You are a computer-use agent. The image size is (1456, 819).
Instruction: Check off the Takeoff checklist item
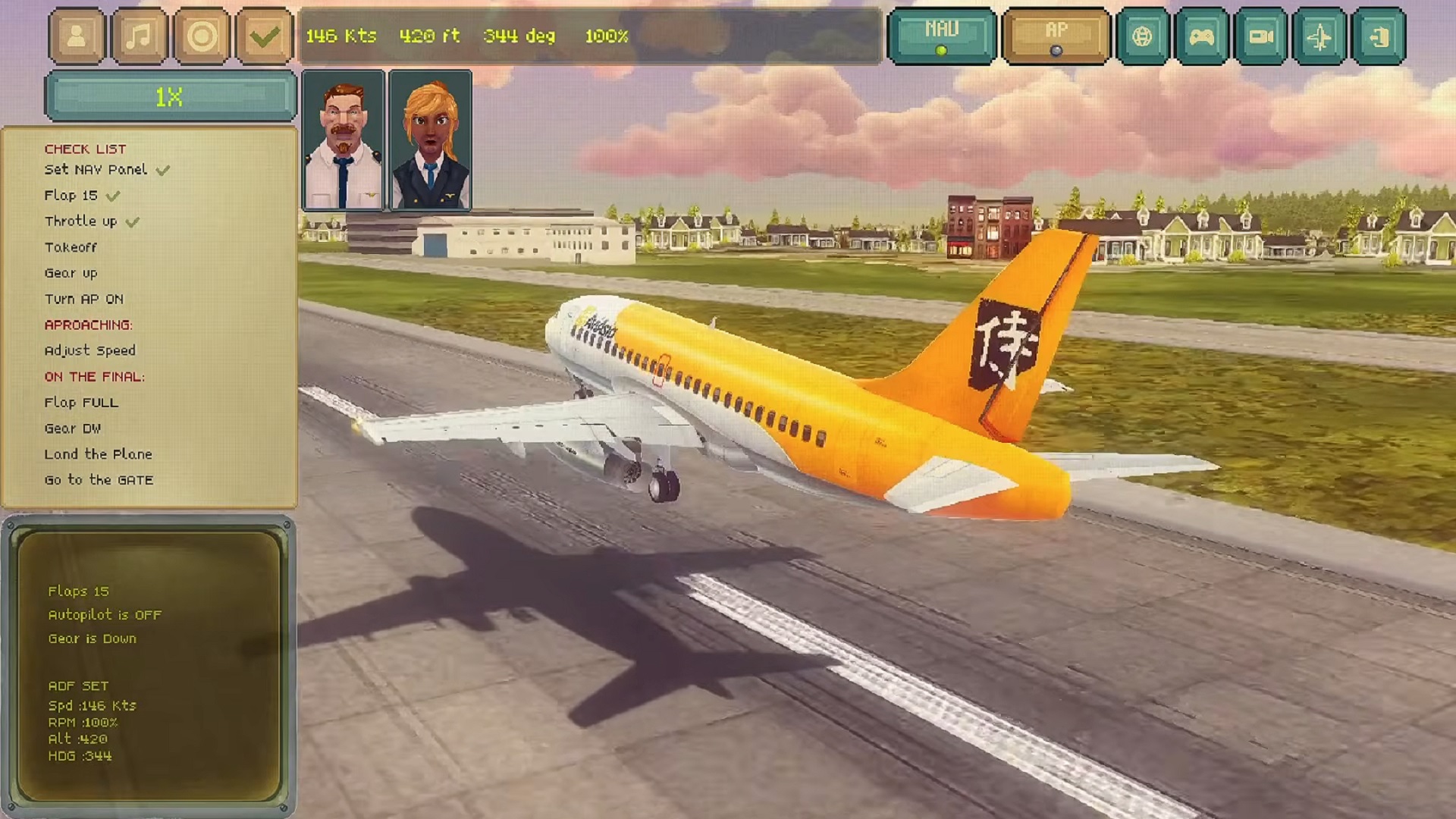[x=71, y=246]
